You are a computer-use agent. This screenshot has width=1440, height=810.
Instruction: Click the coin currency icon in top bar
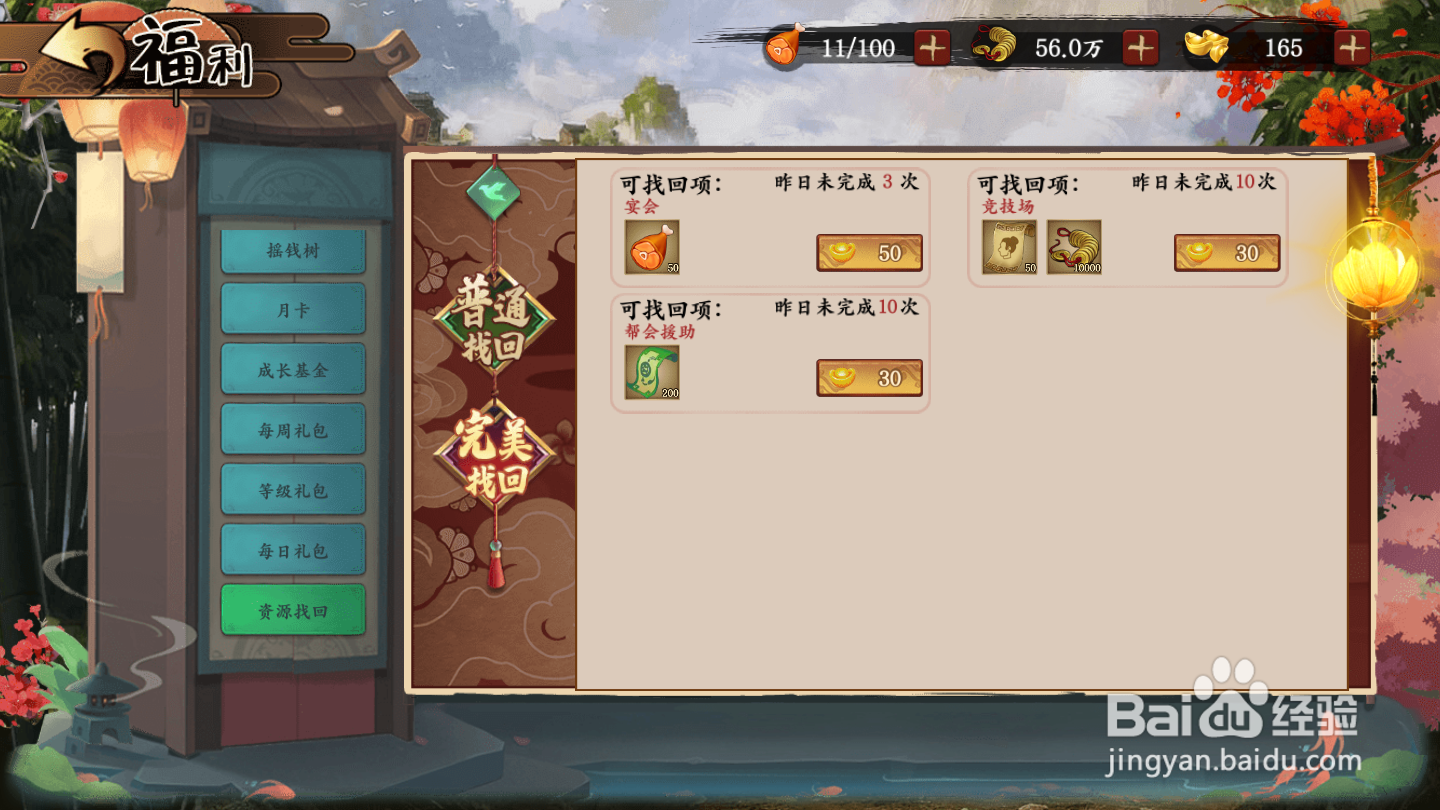[995, 46]
